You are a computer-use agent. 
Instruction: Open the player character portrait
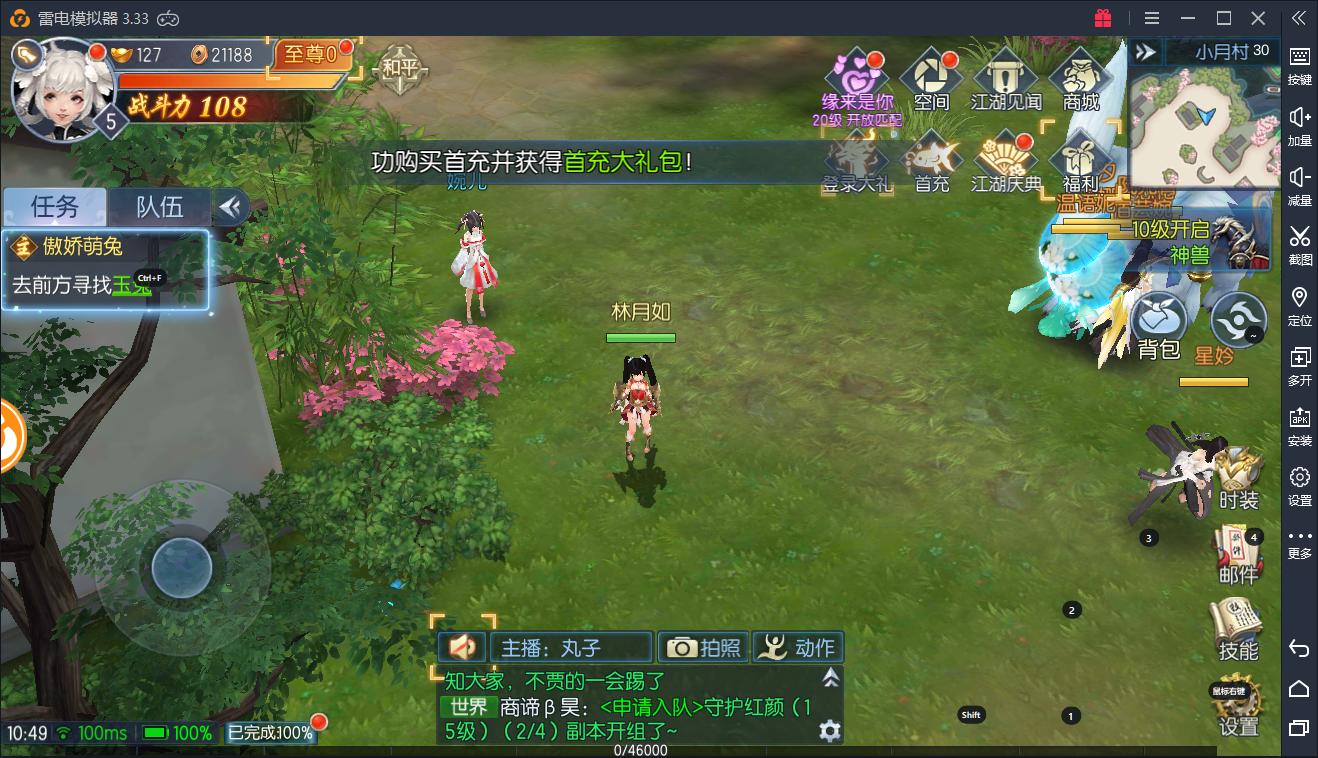tap(55, 88)
